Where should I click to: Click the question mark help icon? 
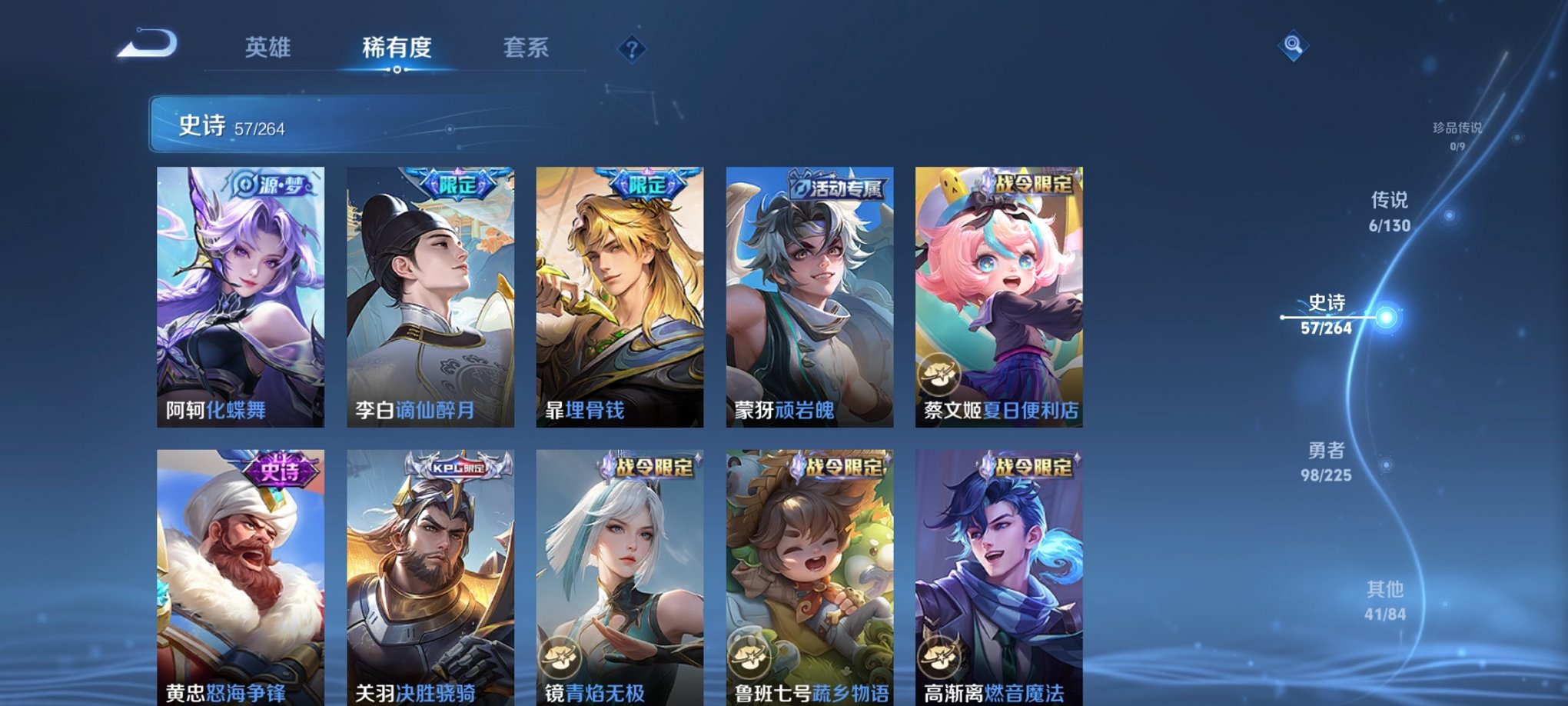631,51
